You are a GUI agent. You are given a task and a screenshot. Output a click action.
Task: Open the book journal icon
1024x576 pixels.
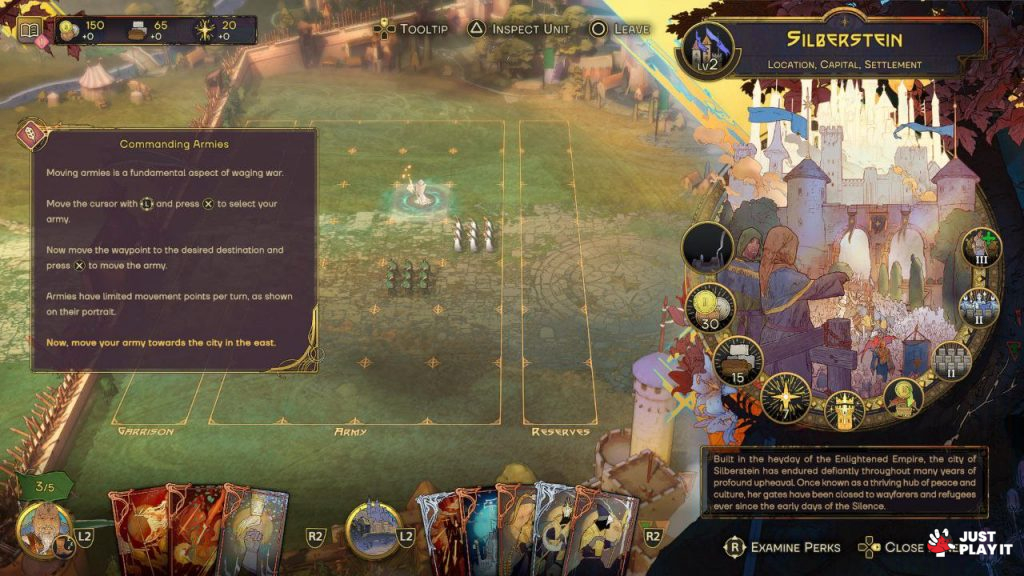tap(29, 30)
